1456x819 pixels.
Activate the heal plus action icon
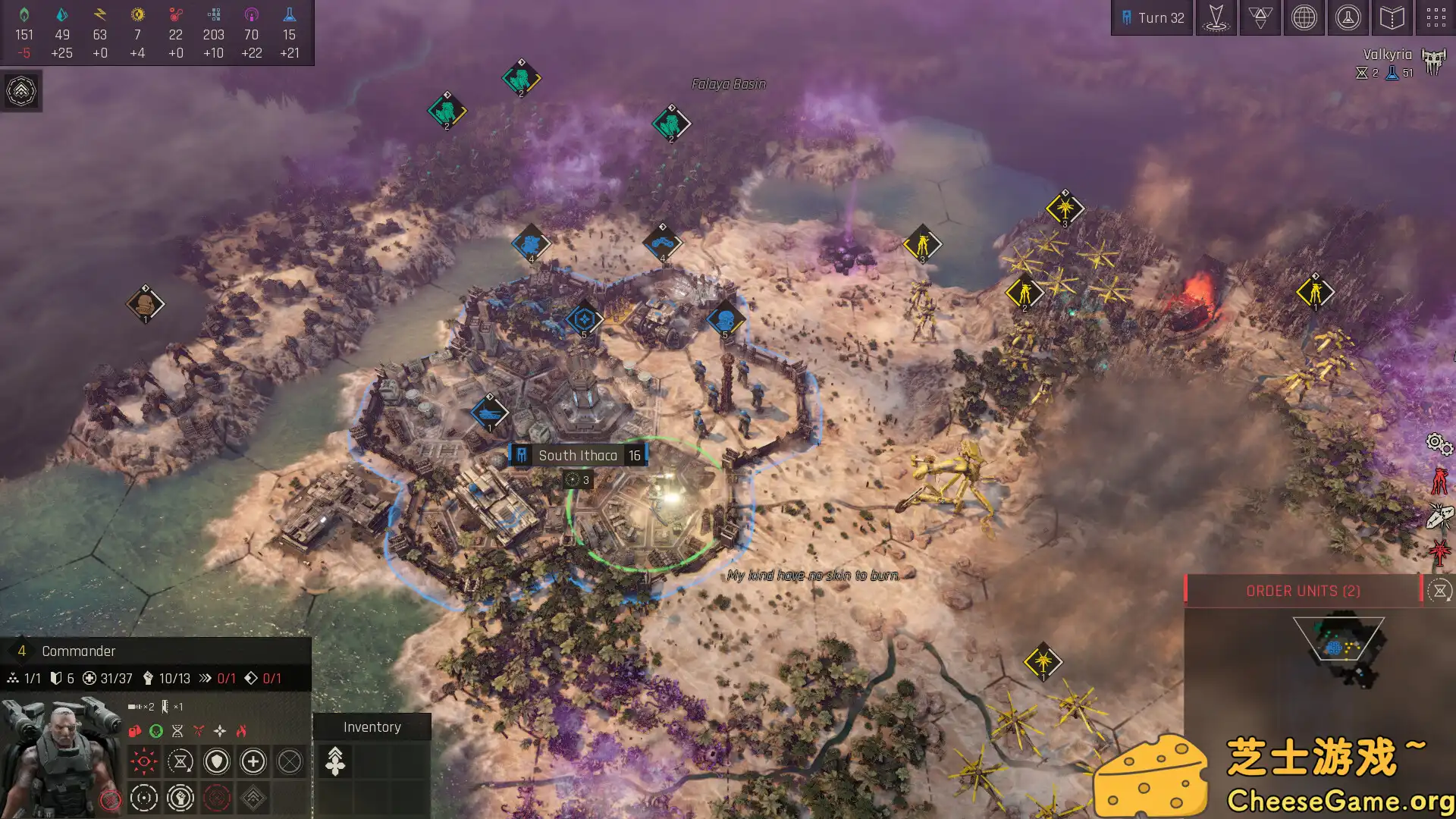pyautogui.click(x=253, y=761)
